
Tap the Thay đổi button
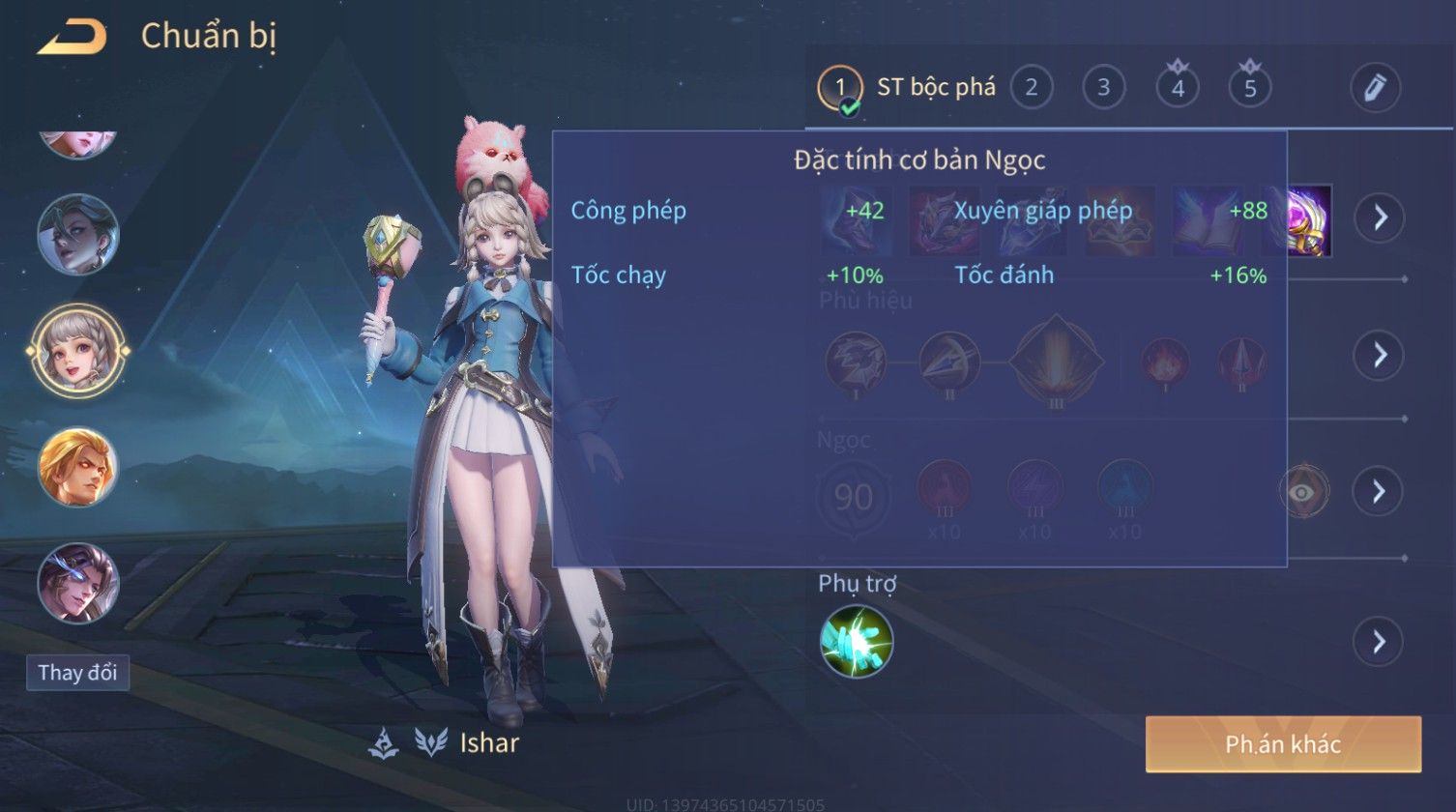pyautogui.click(x=77, y=673)
